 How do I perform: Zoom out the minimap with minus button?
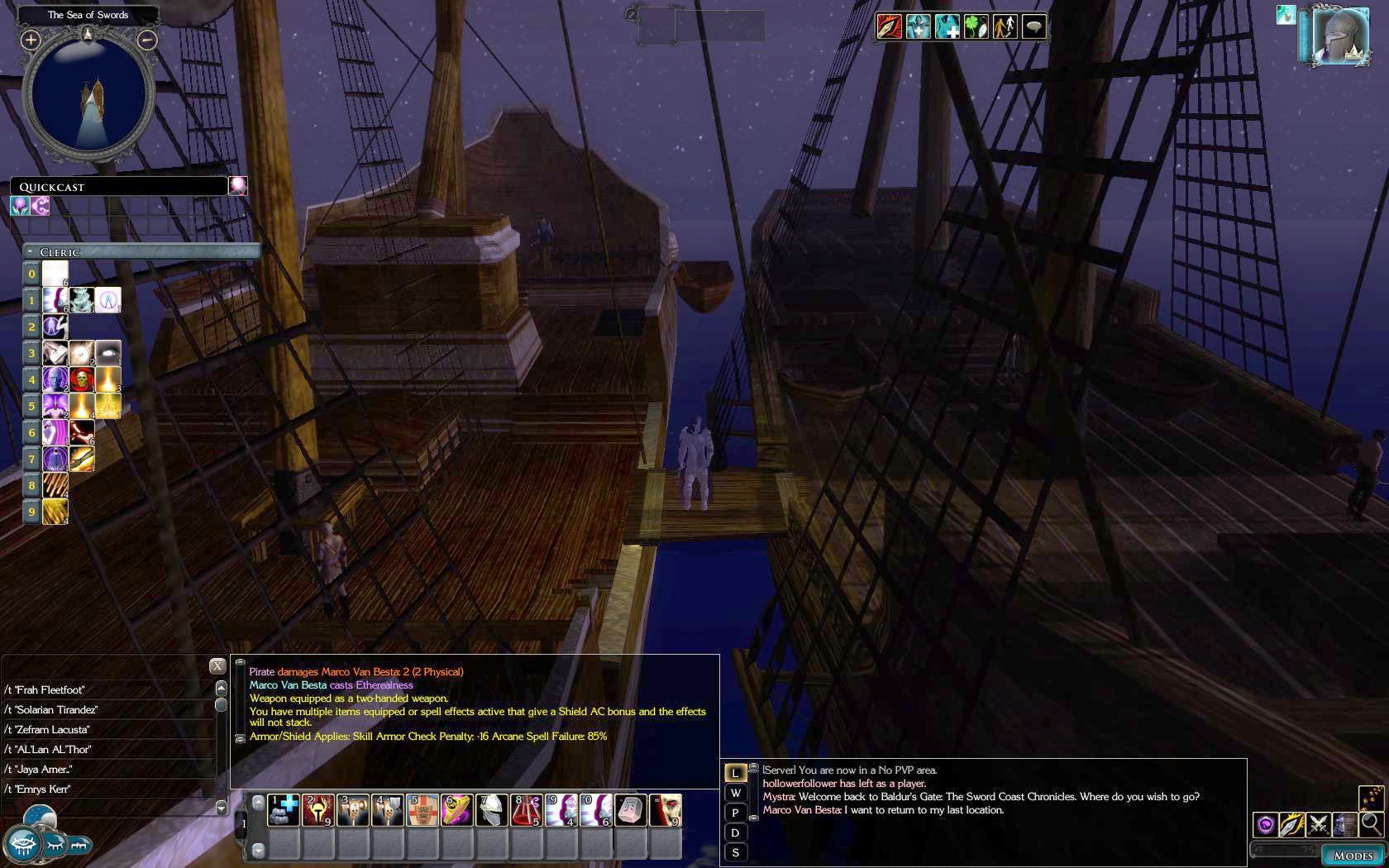146,40
